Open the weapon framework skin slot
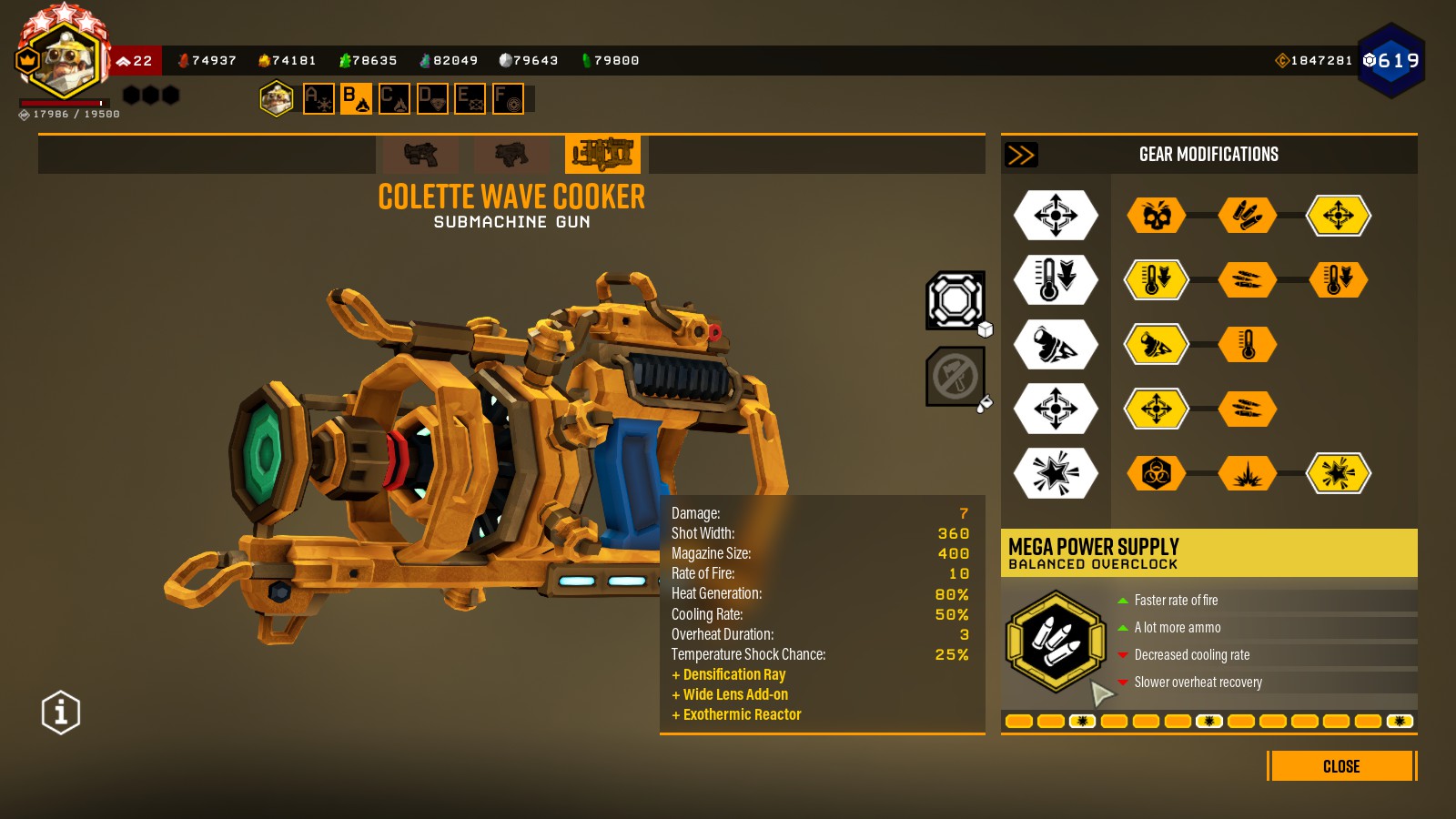1456x819 pixels. (955, 300)
